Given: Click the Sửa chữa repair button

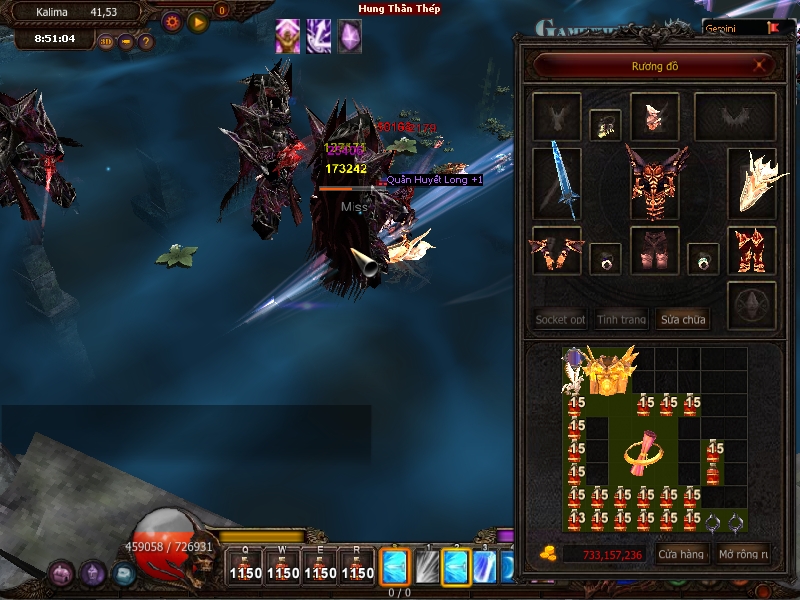Looking at the screenshot, I should (x=682, y=320).
